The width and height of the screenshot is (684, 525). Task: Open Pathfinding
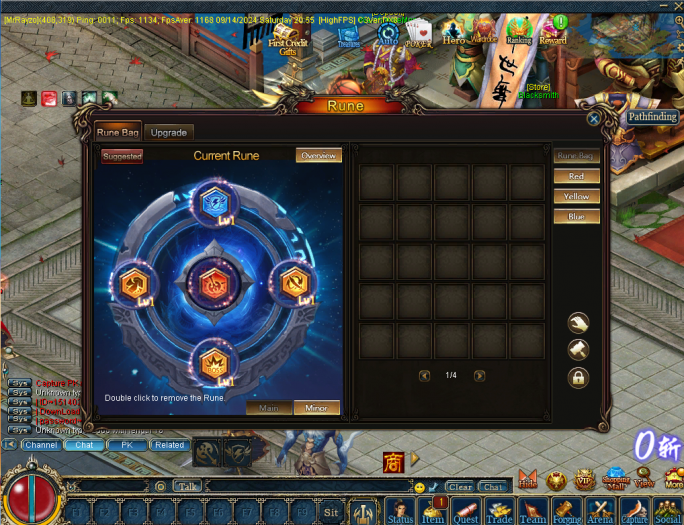pyautogui.click(x=653, y=117)
